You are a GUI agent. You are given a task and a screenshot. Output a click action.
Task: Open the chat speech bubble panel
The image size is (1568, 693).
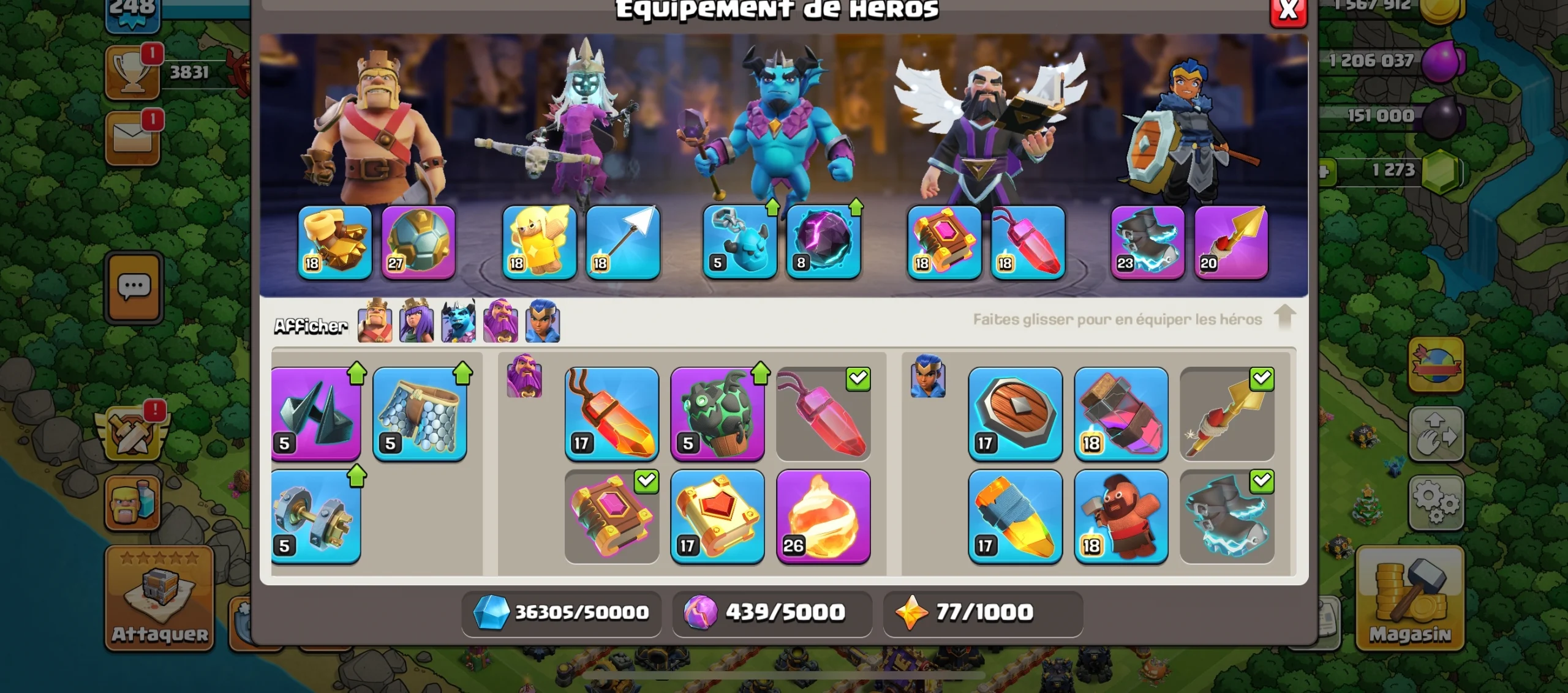(x=134, y=287)
